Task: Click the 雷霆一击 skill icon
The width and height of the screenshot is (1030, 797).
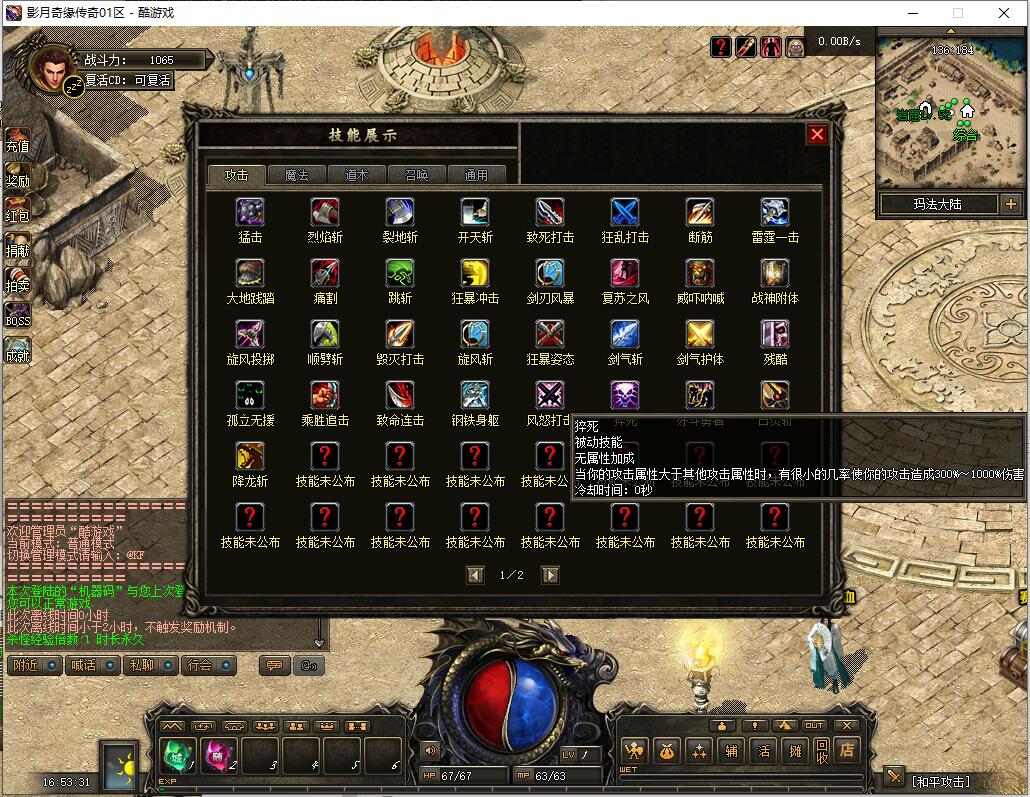Action: point(775,212)
